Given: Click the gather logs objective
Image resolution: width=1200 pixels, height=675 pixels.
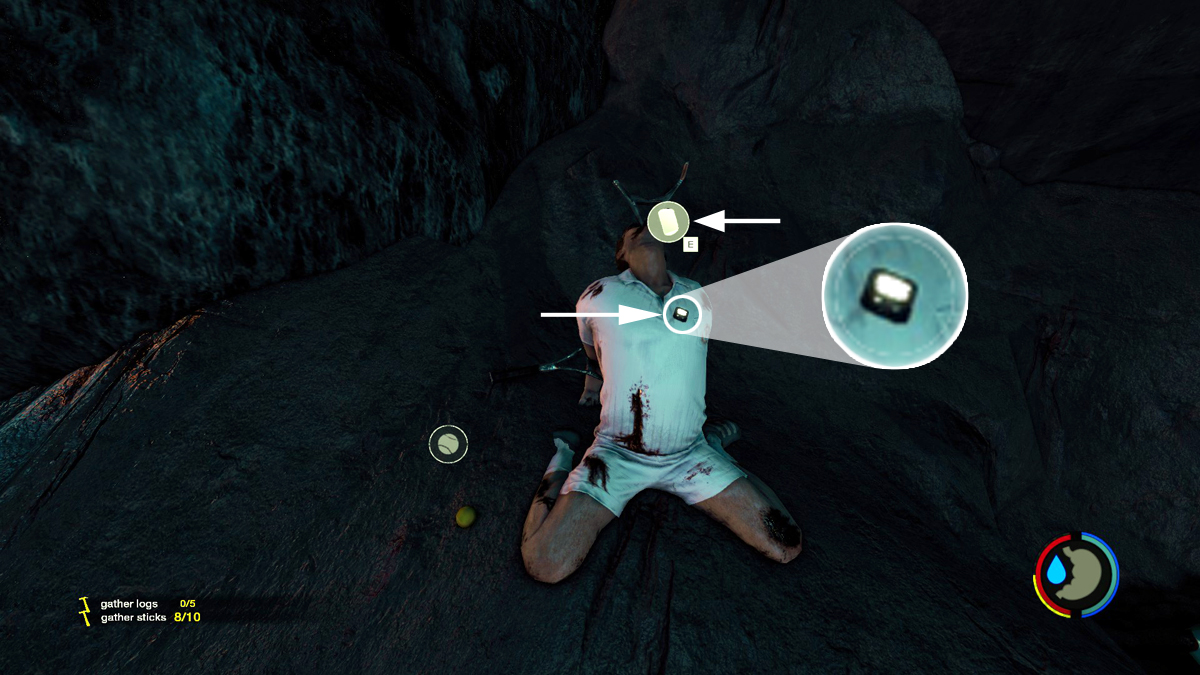Looking at the screenshot, I should click(129, 604).
